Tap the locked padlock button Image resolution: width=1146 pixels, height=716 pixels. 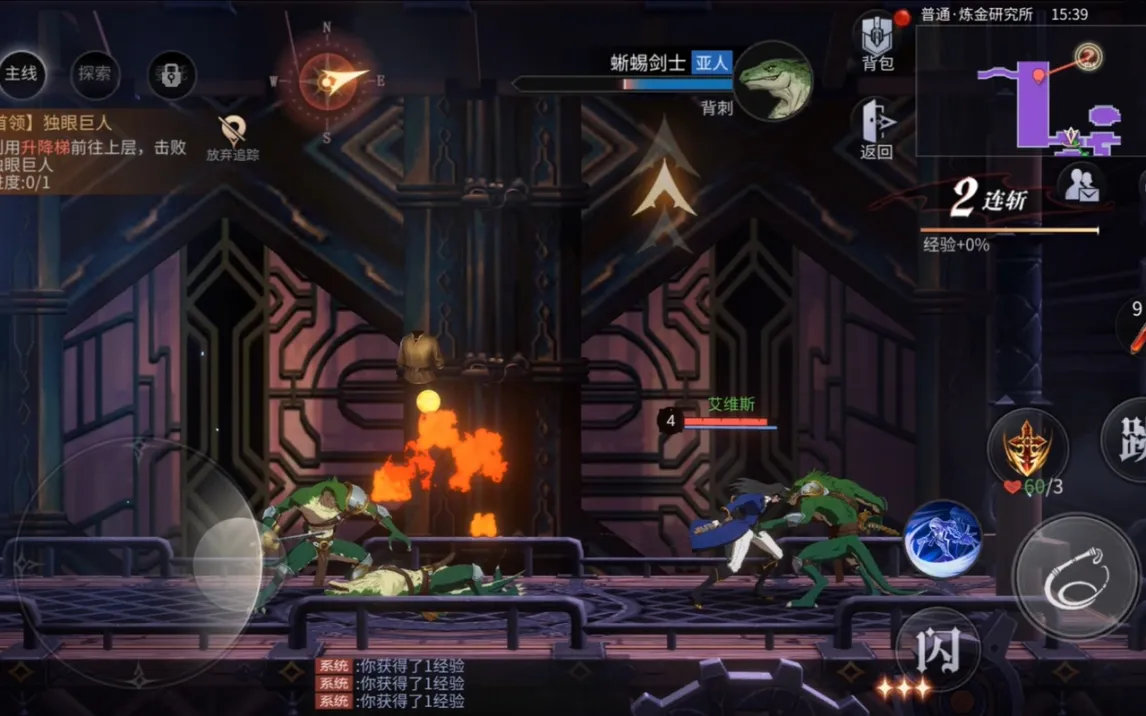(x=171, y=73)
